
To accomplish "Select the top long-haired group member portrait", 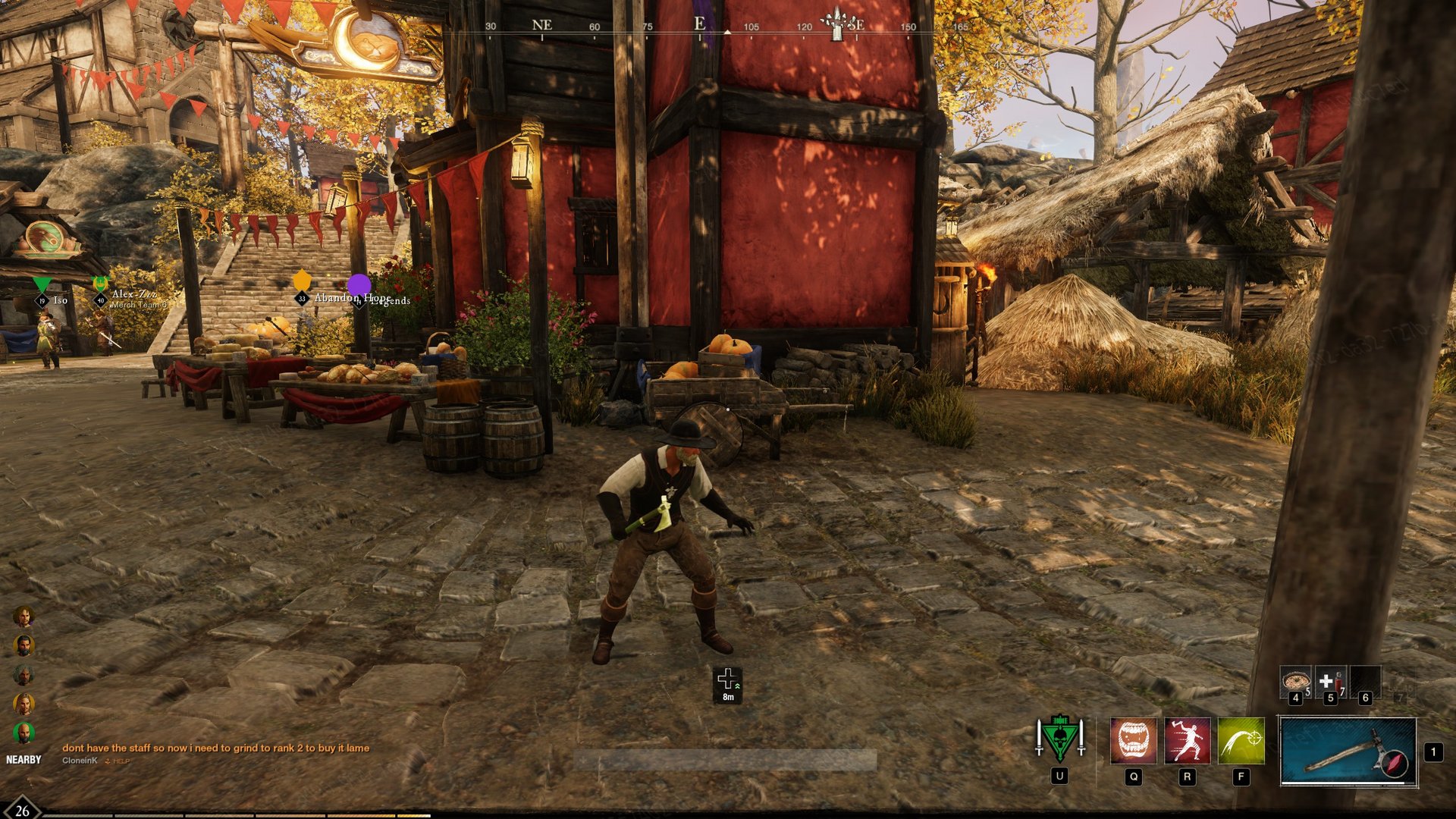I will point(24,616).
